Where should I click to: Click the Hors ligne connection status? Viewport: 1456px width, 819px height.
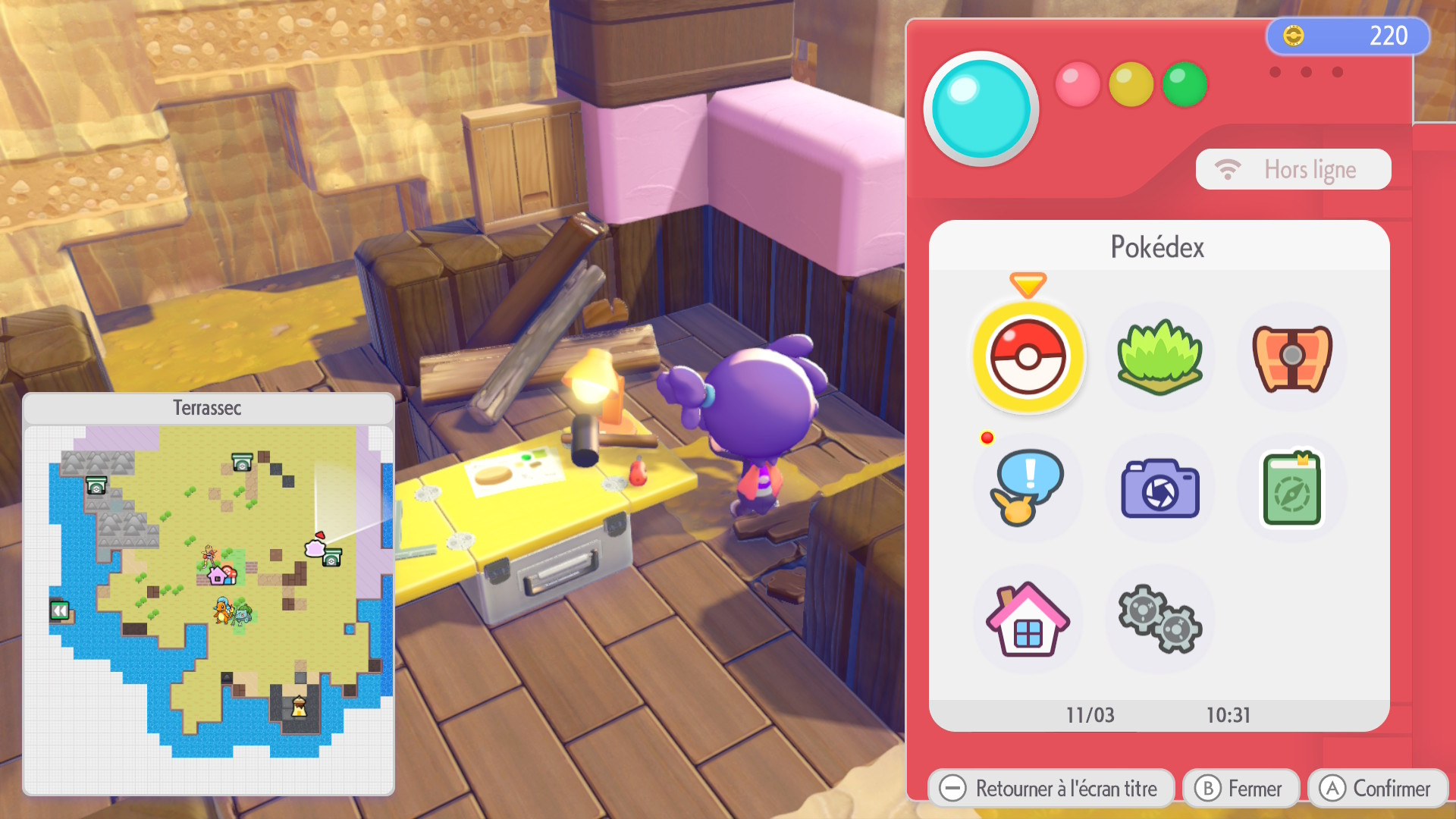click(x=1293, y=169)
